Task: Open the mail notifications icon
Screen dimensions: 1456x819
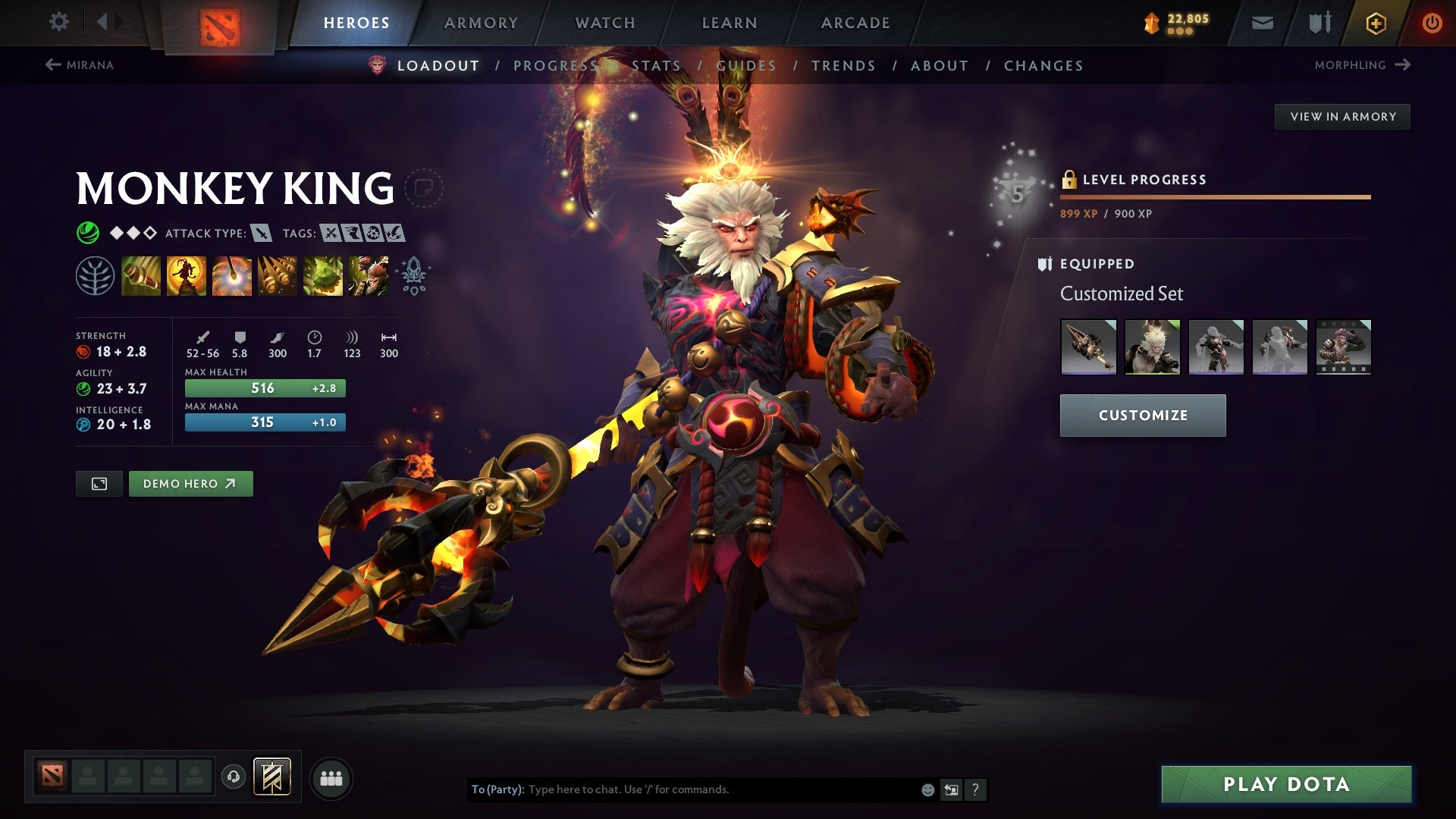Action: [1264, 23]
